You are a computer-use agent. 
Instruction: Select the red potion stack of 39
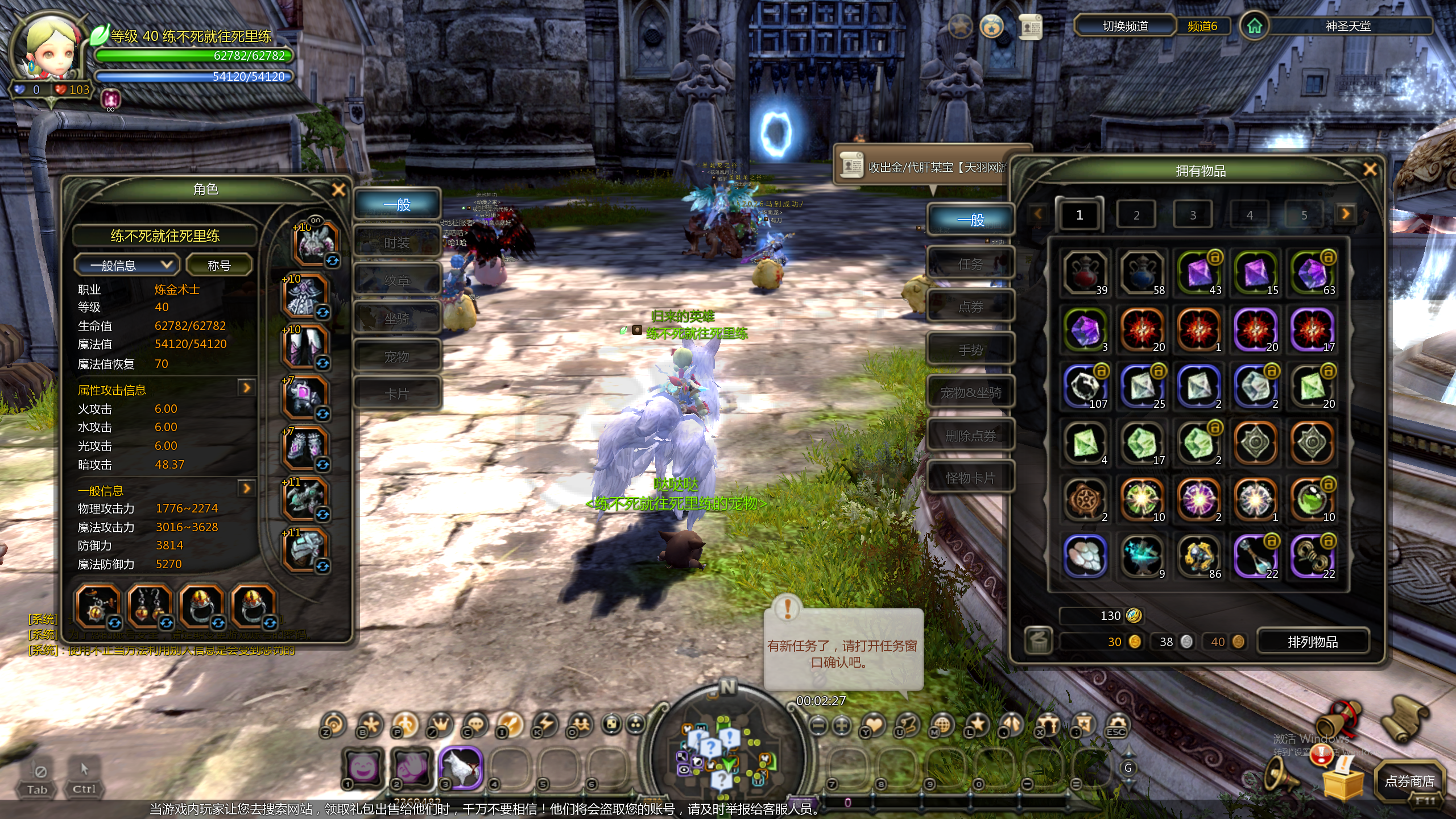(1085, 273)
